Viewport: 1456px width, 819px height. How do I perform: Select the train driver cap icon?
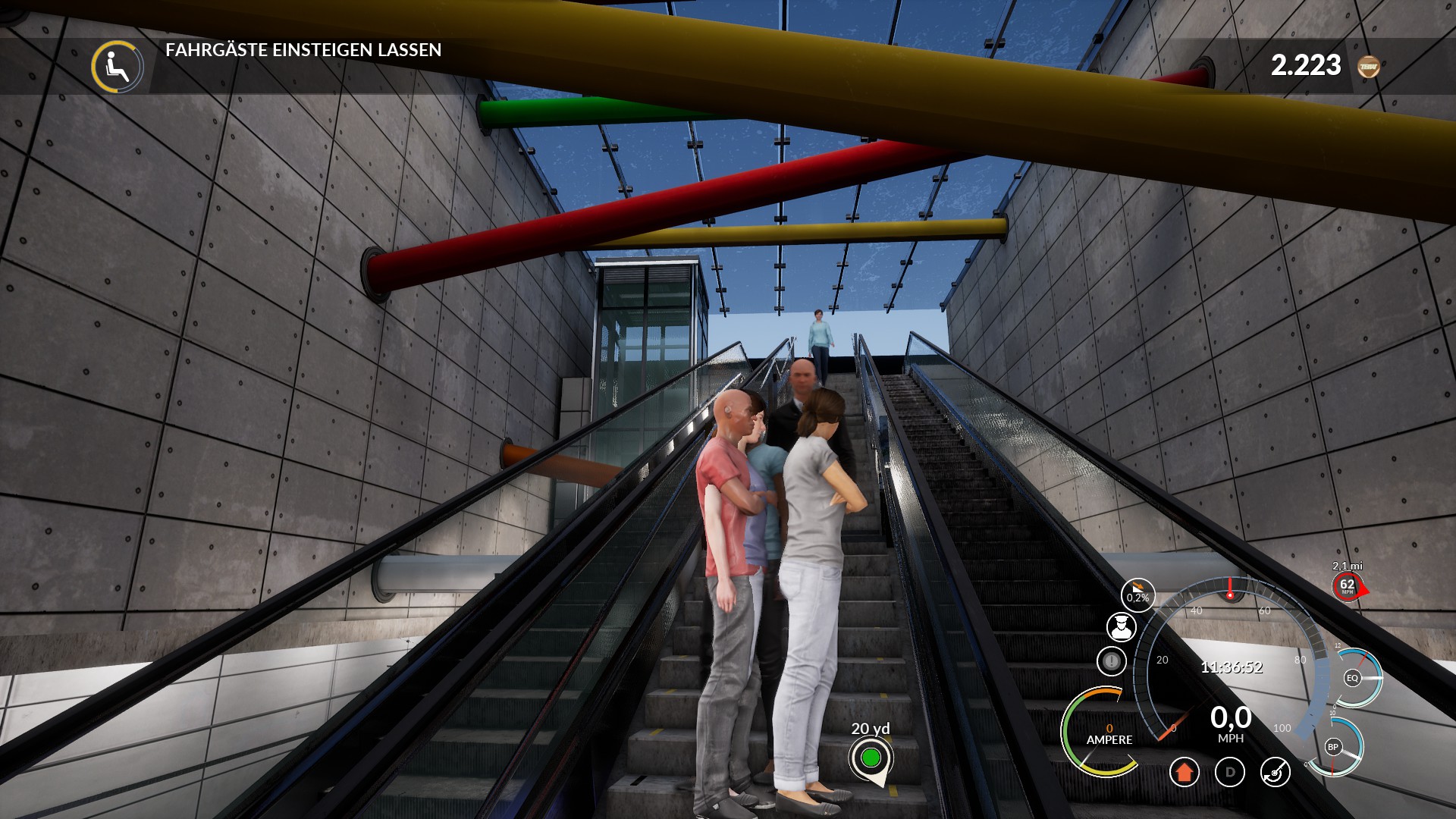click(x=1121, y=627)
